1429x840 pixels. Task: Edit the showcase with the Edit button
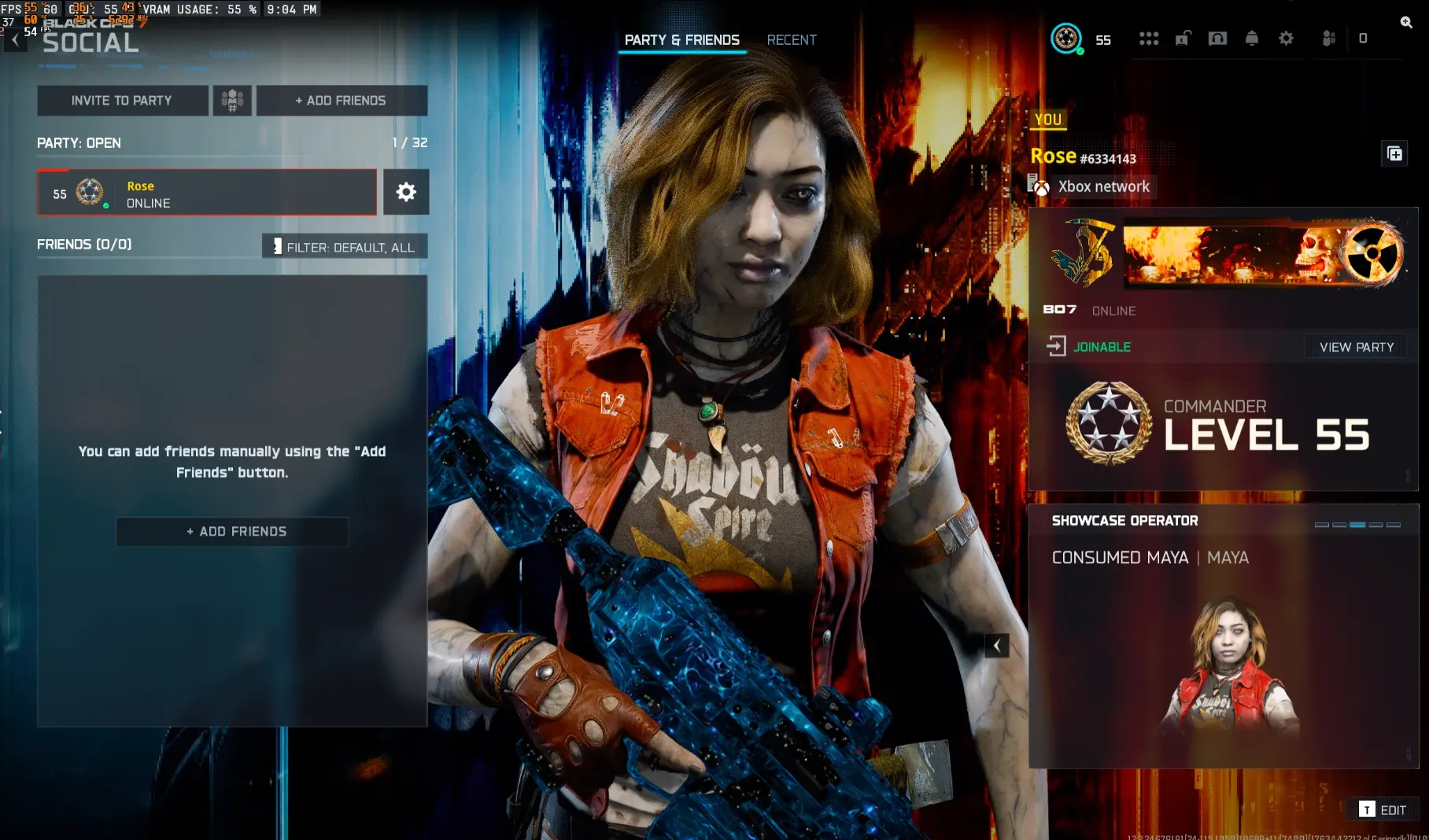coord(1384,810)
